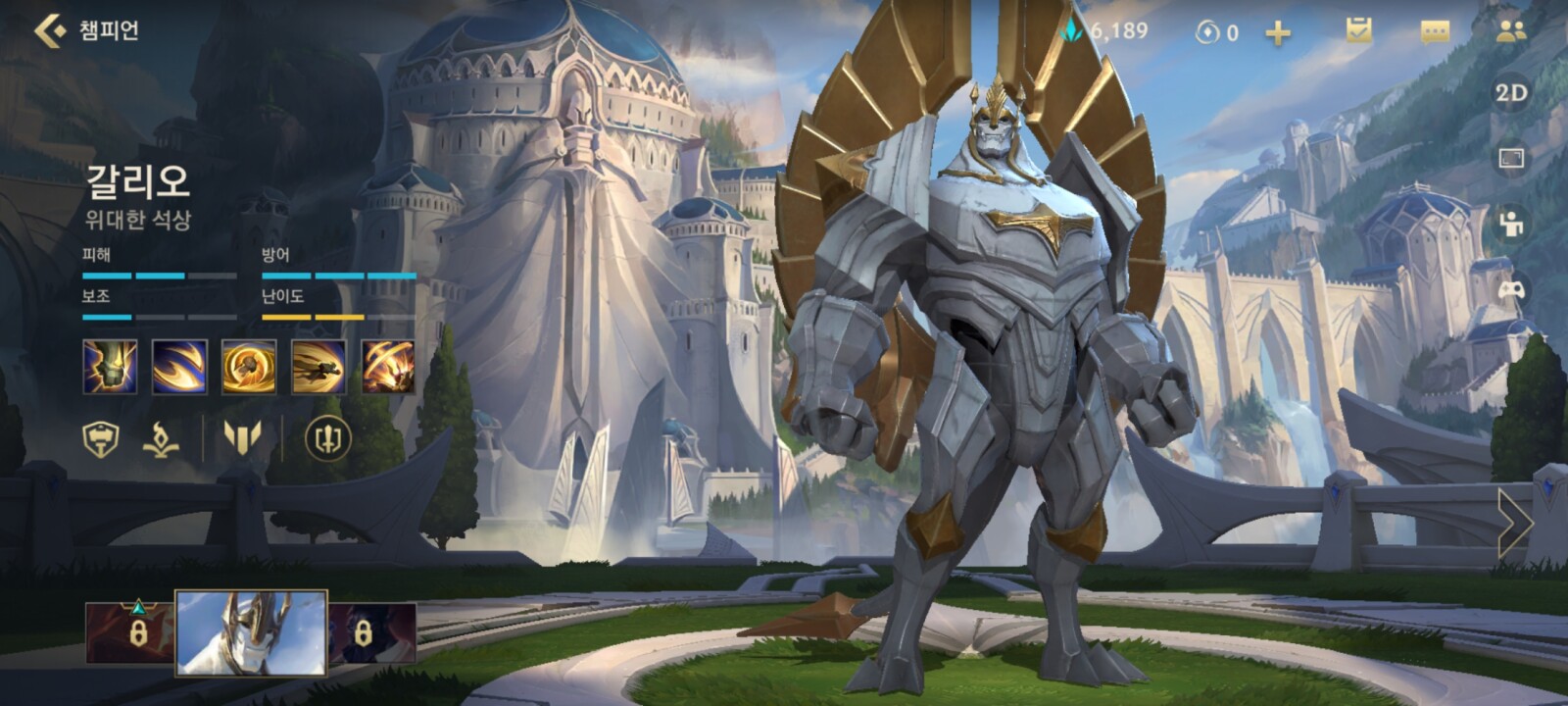Select the locked red skin thumbnail
Screen dimensions: 1568x706
(129, 632)
